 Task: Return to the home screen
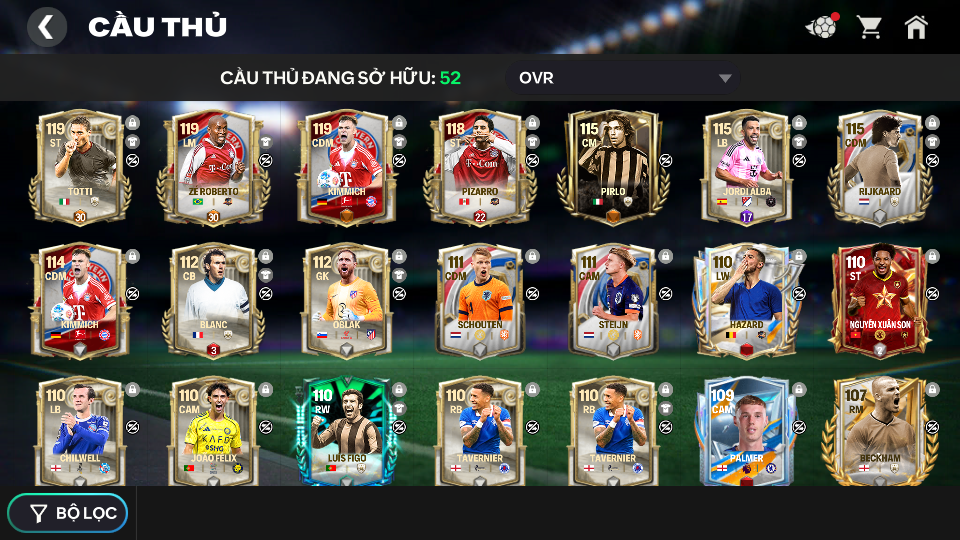(x=916, y=27)
